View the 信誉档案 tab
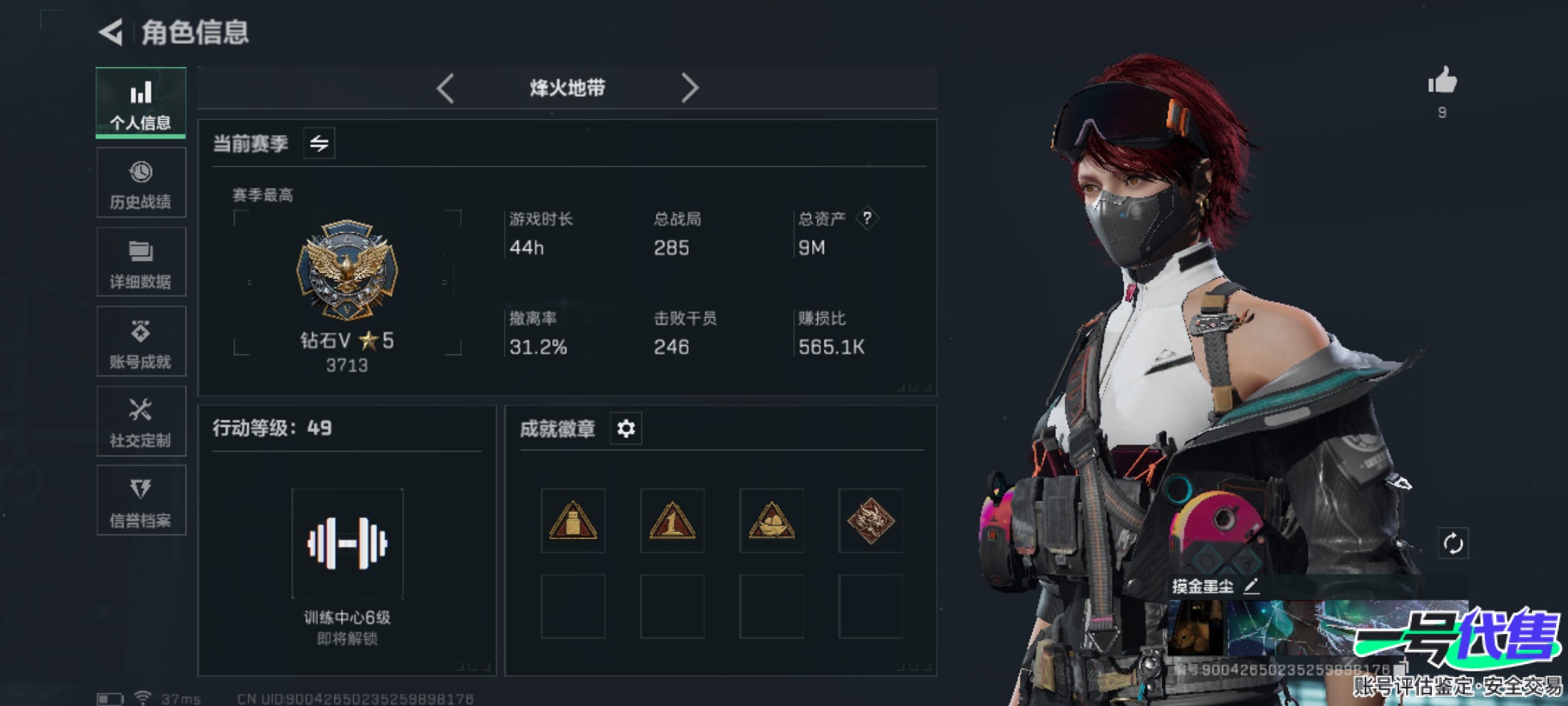This screenshot has height=706, width=1568. point(140,501)
